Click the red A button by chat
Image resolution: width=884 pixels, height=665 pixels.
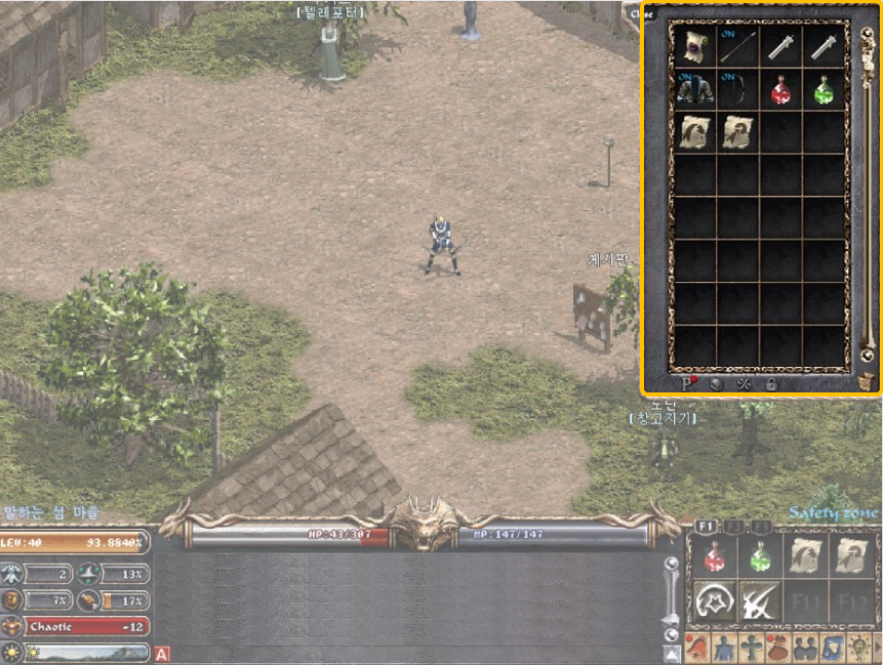(x=162, y=655)
